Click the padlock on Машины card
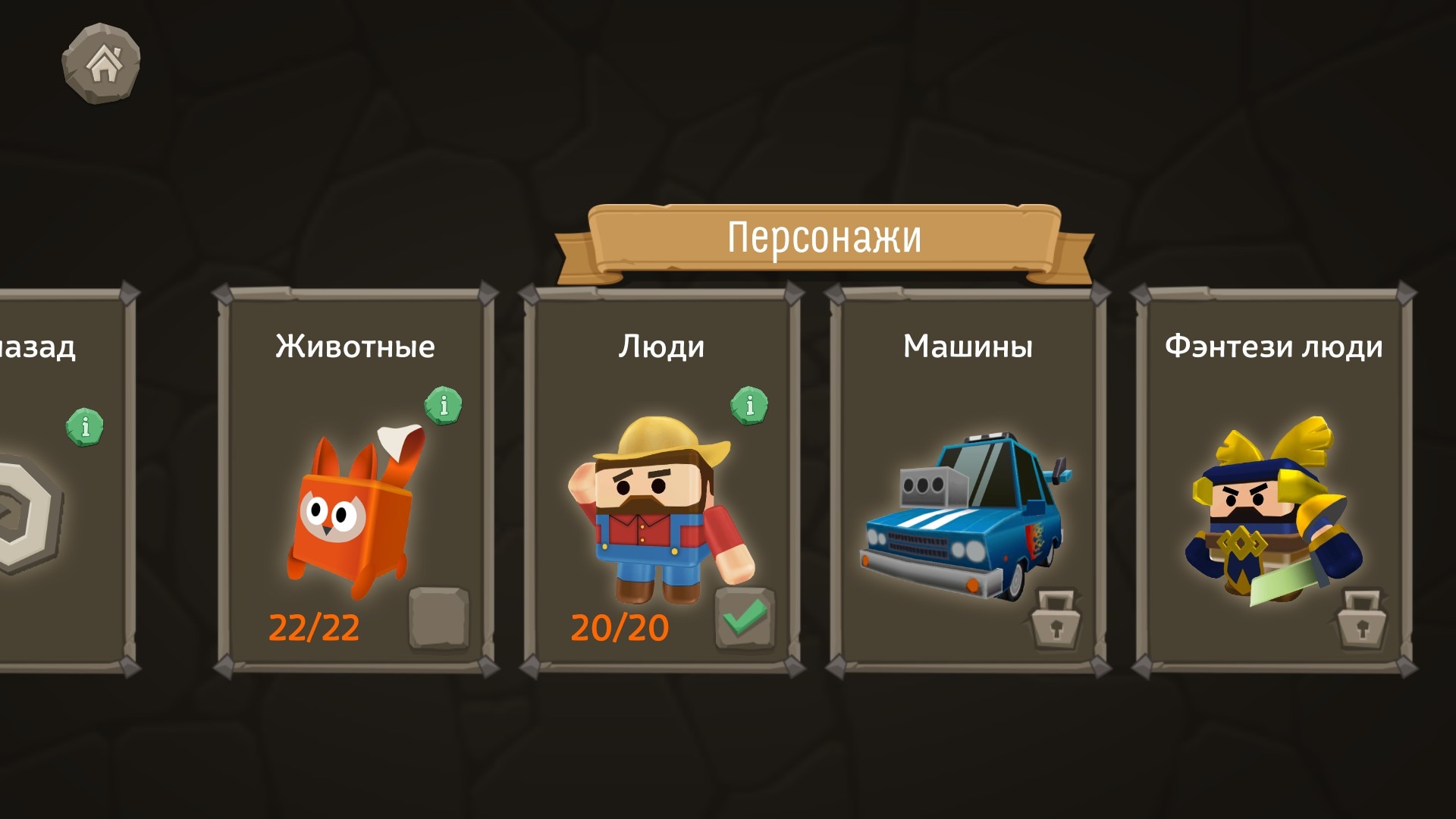The height and width of the screenshot is (819, 1456). 1055,620
